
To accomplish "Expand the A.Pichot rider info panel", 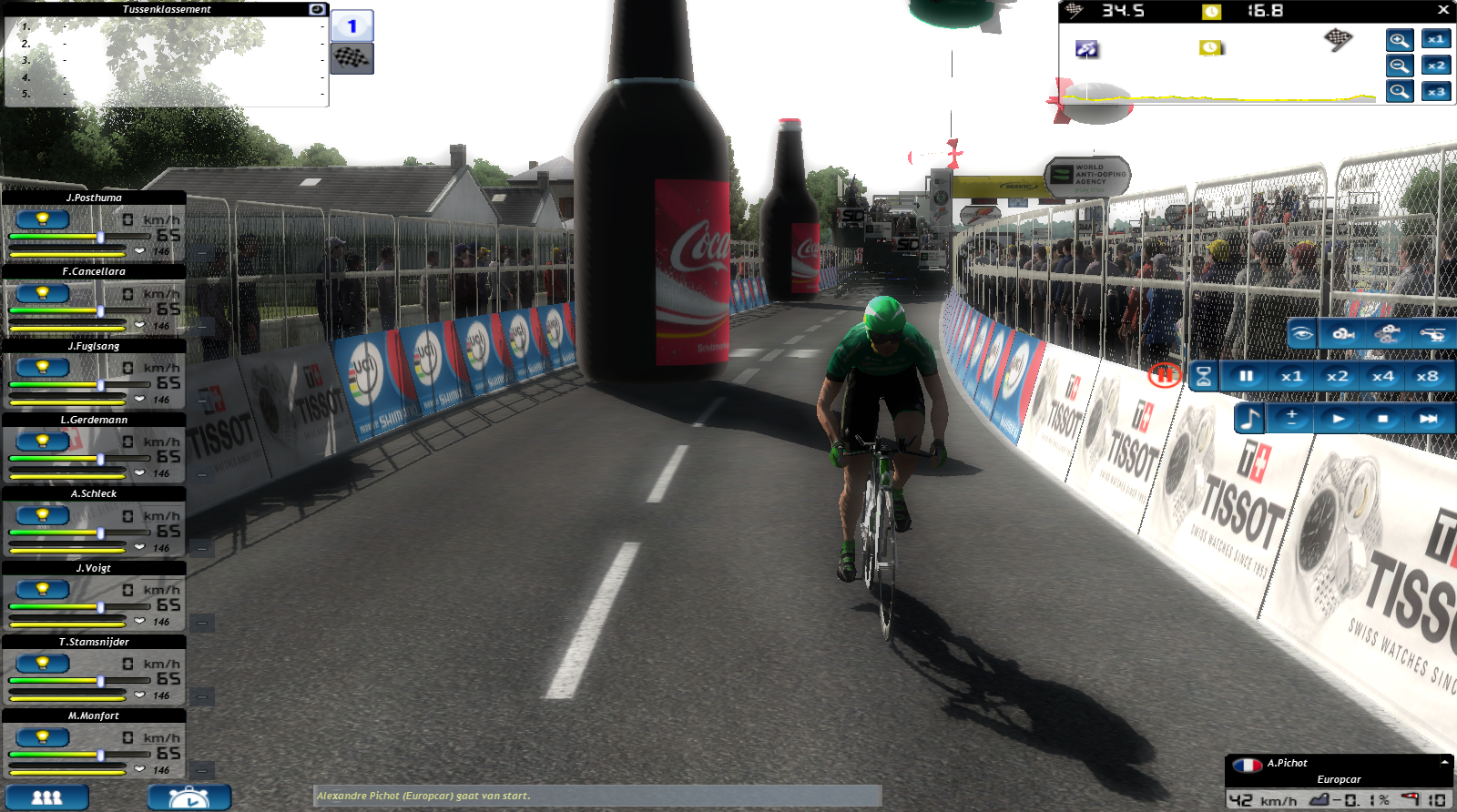I will 1444,762.
